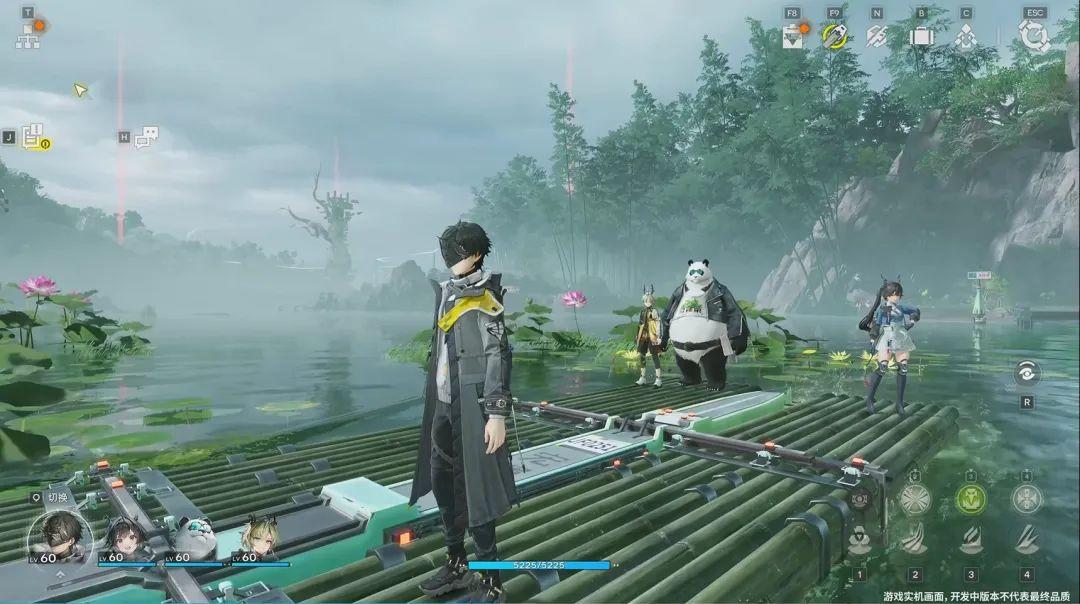This screenshot has height=604, width=1080.
Task: Open the tree-diagram menu icon
Action: pos(27,37)
